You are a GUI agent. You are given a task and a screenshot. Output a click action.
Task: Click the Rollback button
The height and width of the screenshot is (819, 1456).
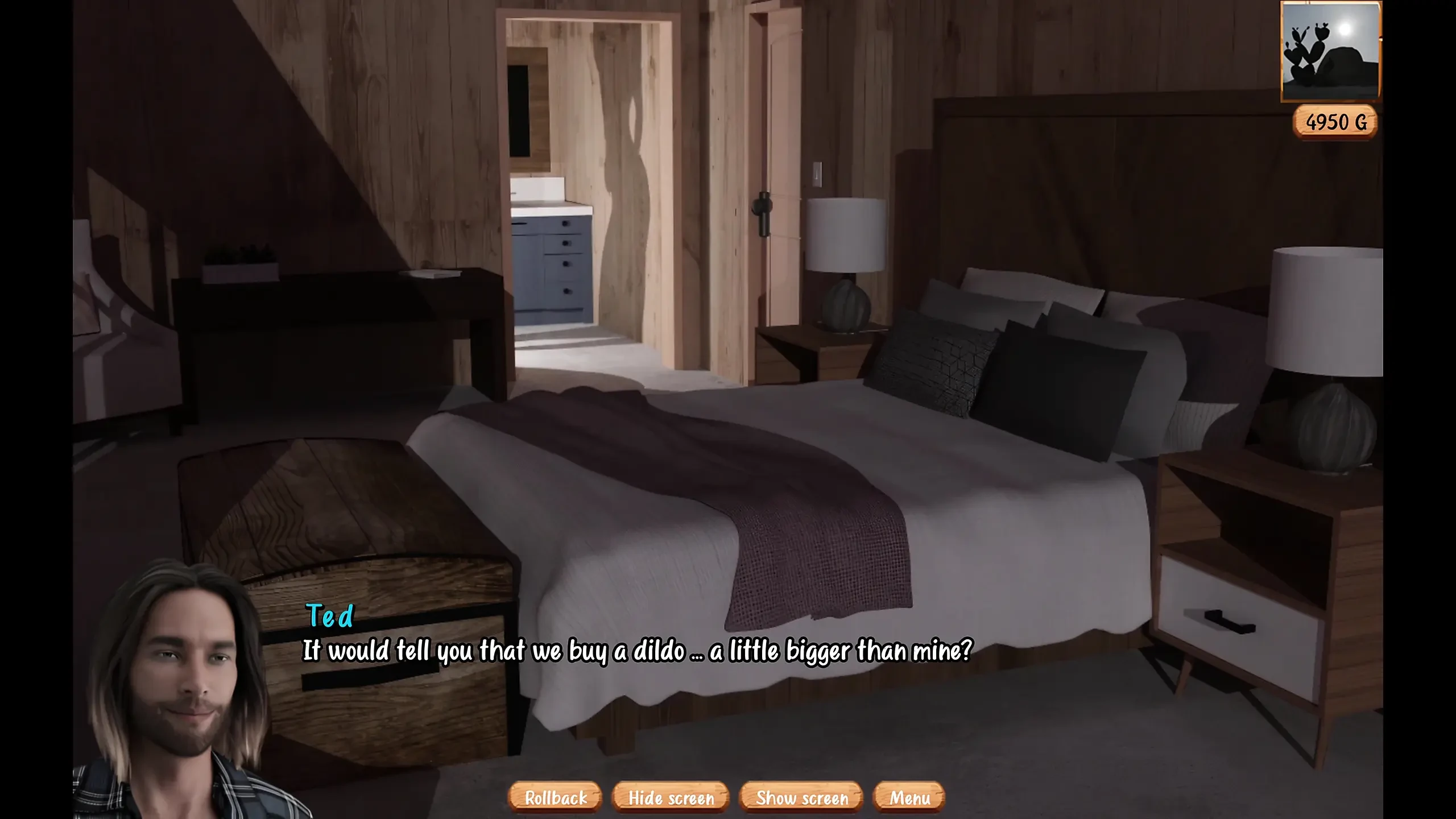555,797
